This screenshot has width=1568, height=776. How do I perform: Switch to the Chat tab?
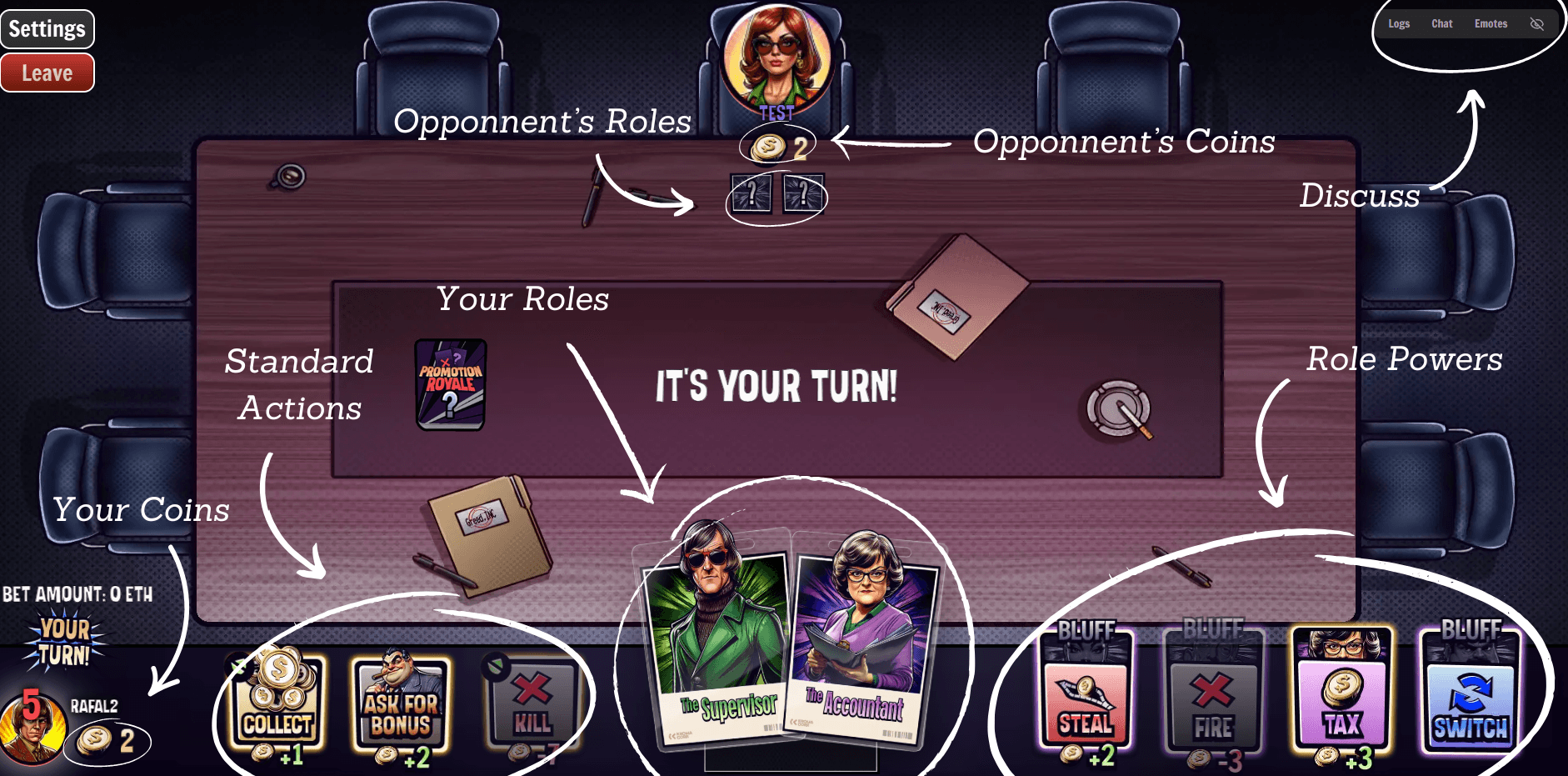coord(1441,23)
